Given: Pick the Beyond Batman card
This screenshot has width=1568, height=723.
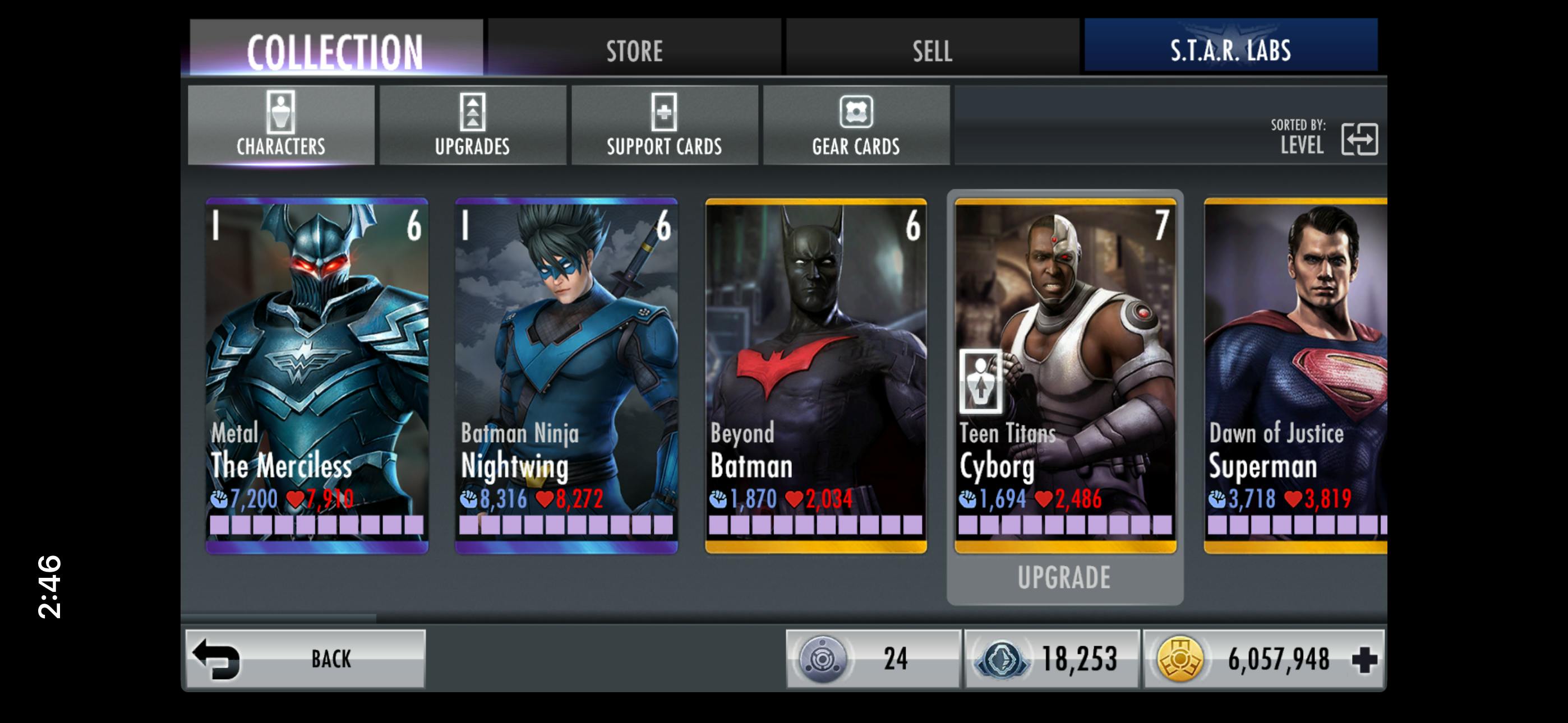Looking at the screenshot, I should [x=815, y=374].
